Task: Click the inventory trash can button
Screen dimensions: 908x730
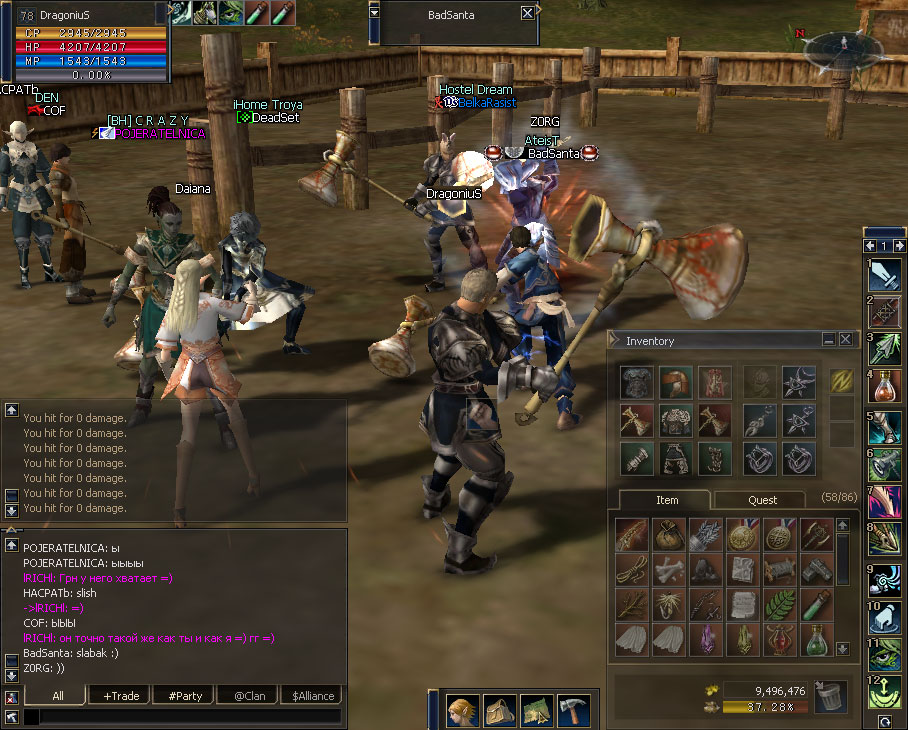Action: coord(830,697)
